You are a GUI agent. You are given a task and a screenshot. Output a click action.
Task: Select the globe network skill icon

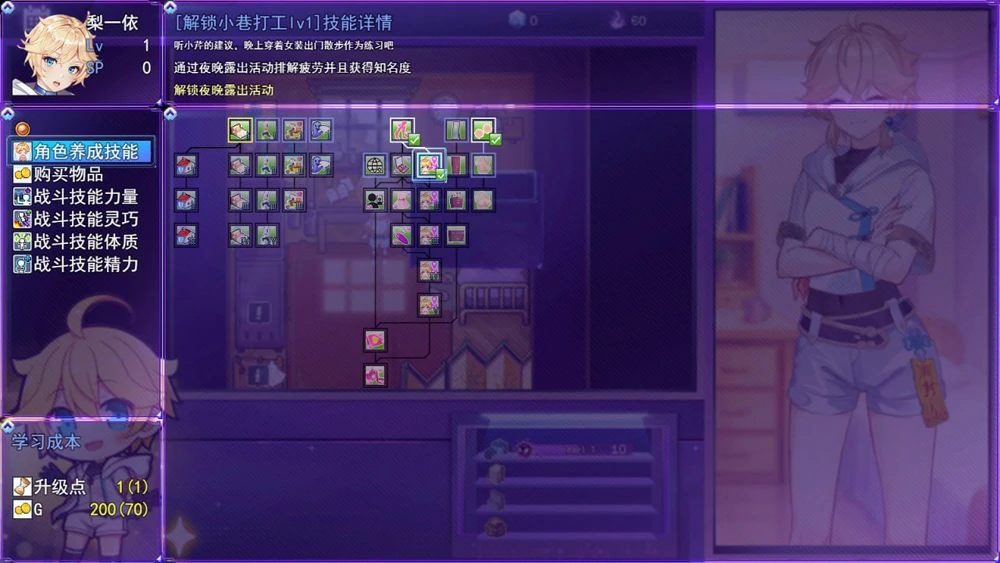pos(375,165)
